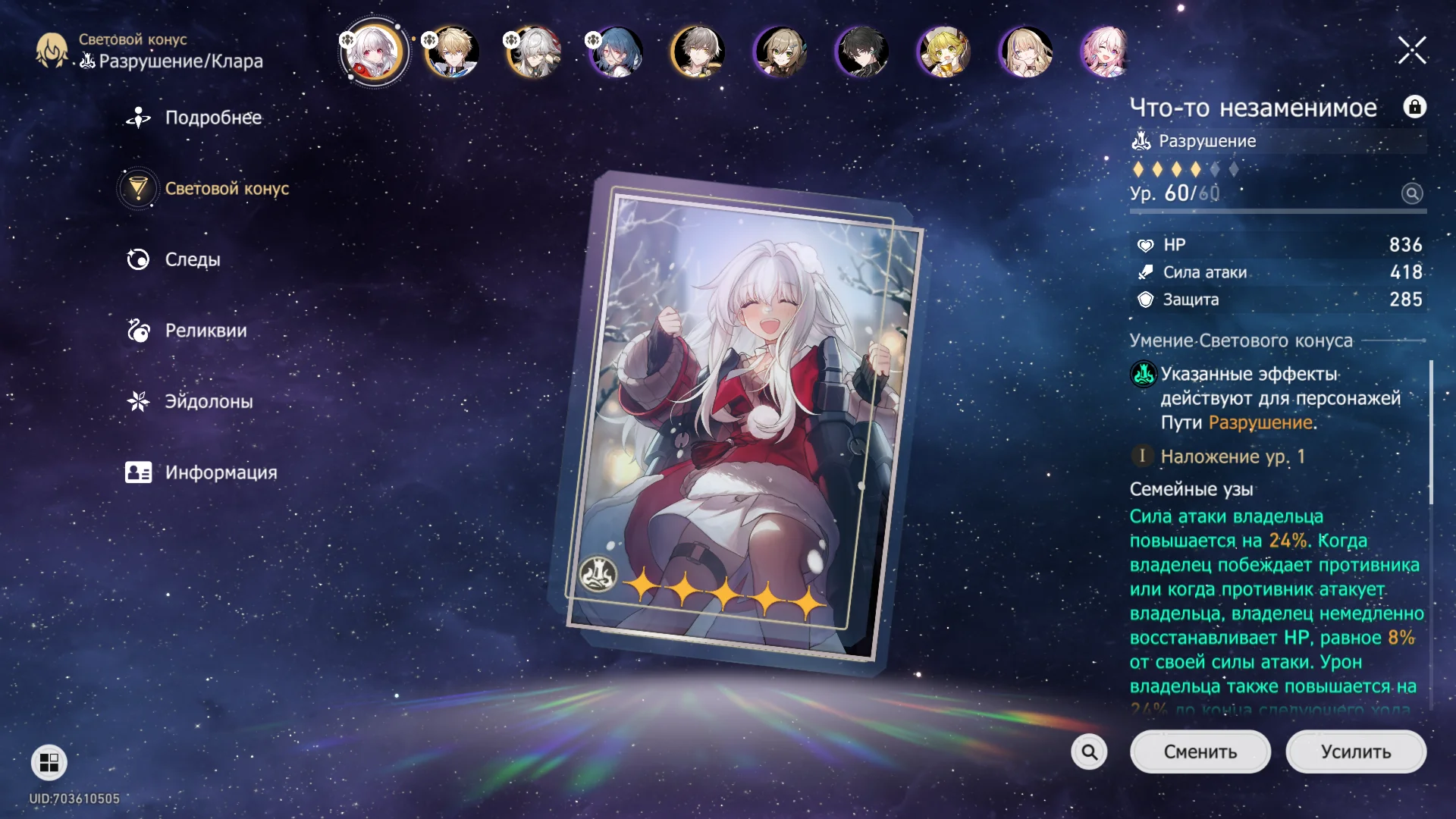This screenshot has width=1456, height=819.
Task: Click the level details magnifier icon
Action: (1411, 193)
